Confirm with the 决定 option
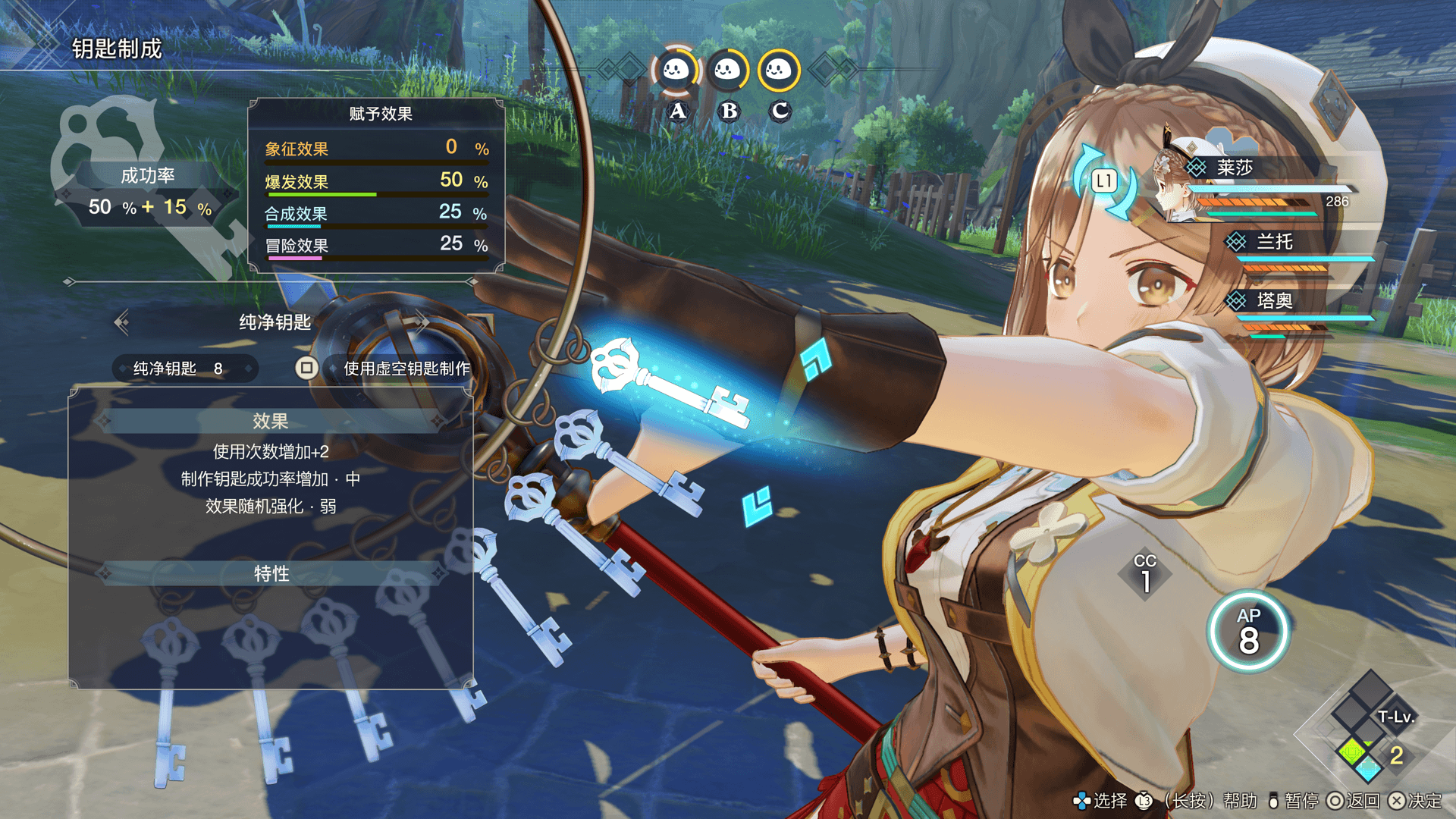Image resolution: width=1456 pixels, height=819 pixels. pos(1416,801)
